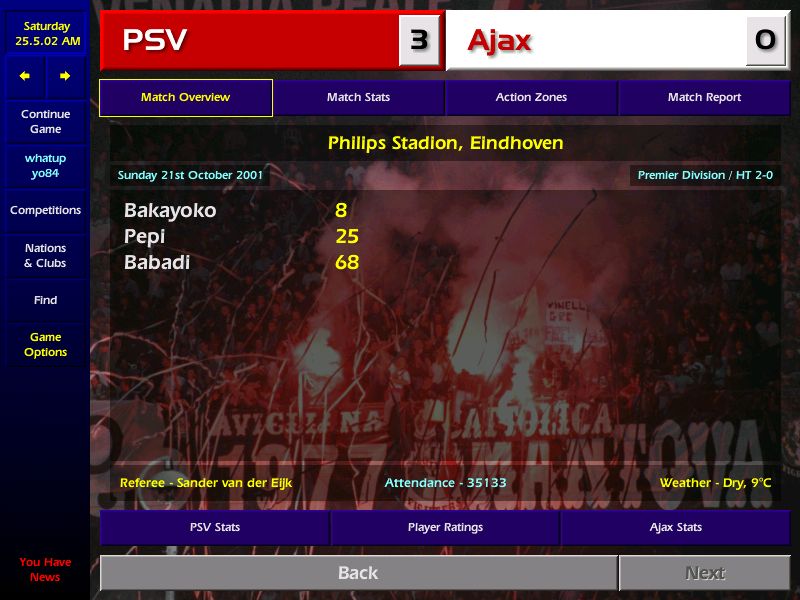Show the Match Report tab
The width and height of the screenshot is (800, 600).
[704, 98]
